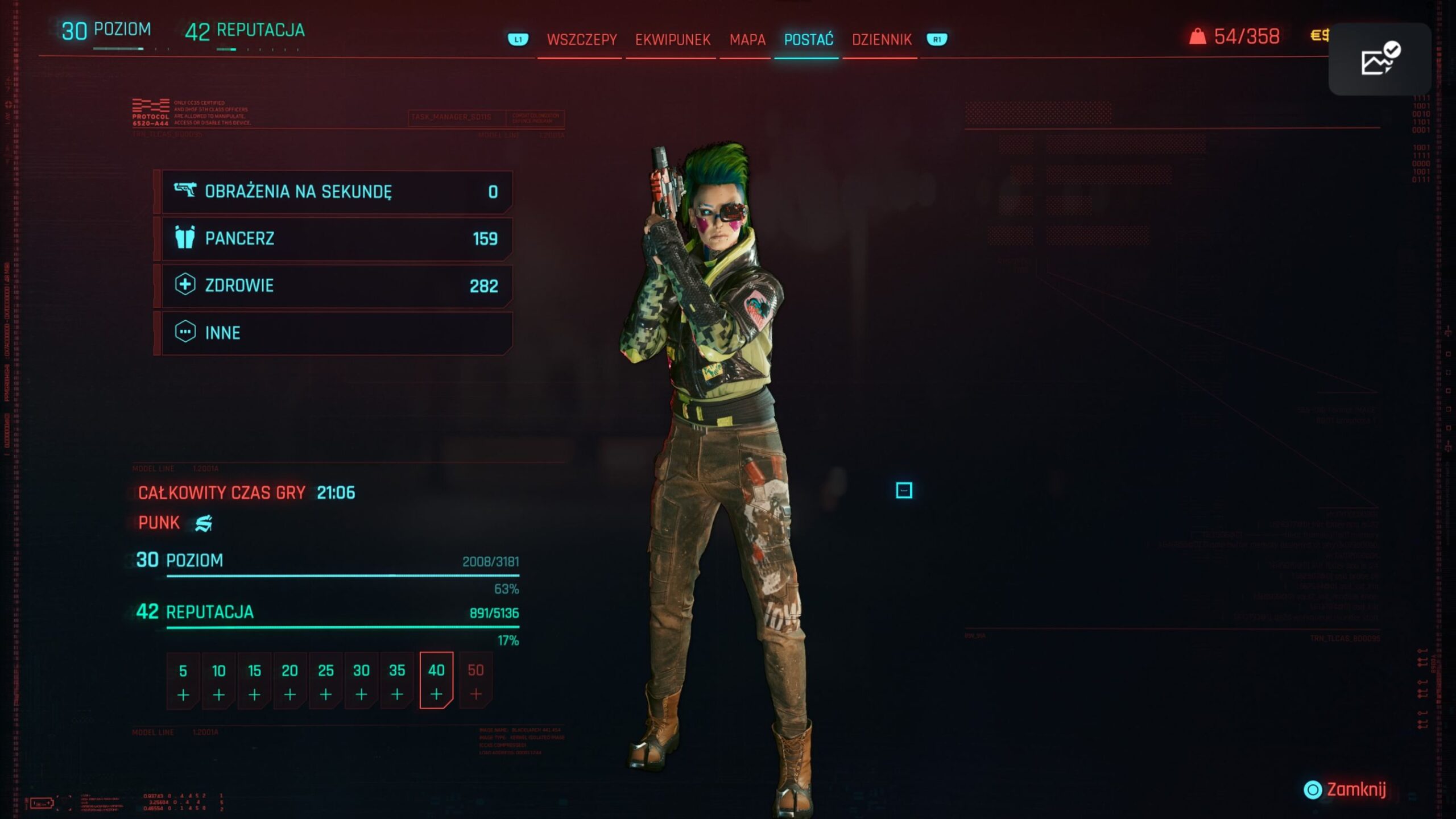The image size is (1456, 819).
Task: View locked reputation milestone 50
Action: (x=475, y=681)
